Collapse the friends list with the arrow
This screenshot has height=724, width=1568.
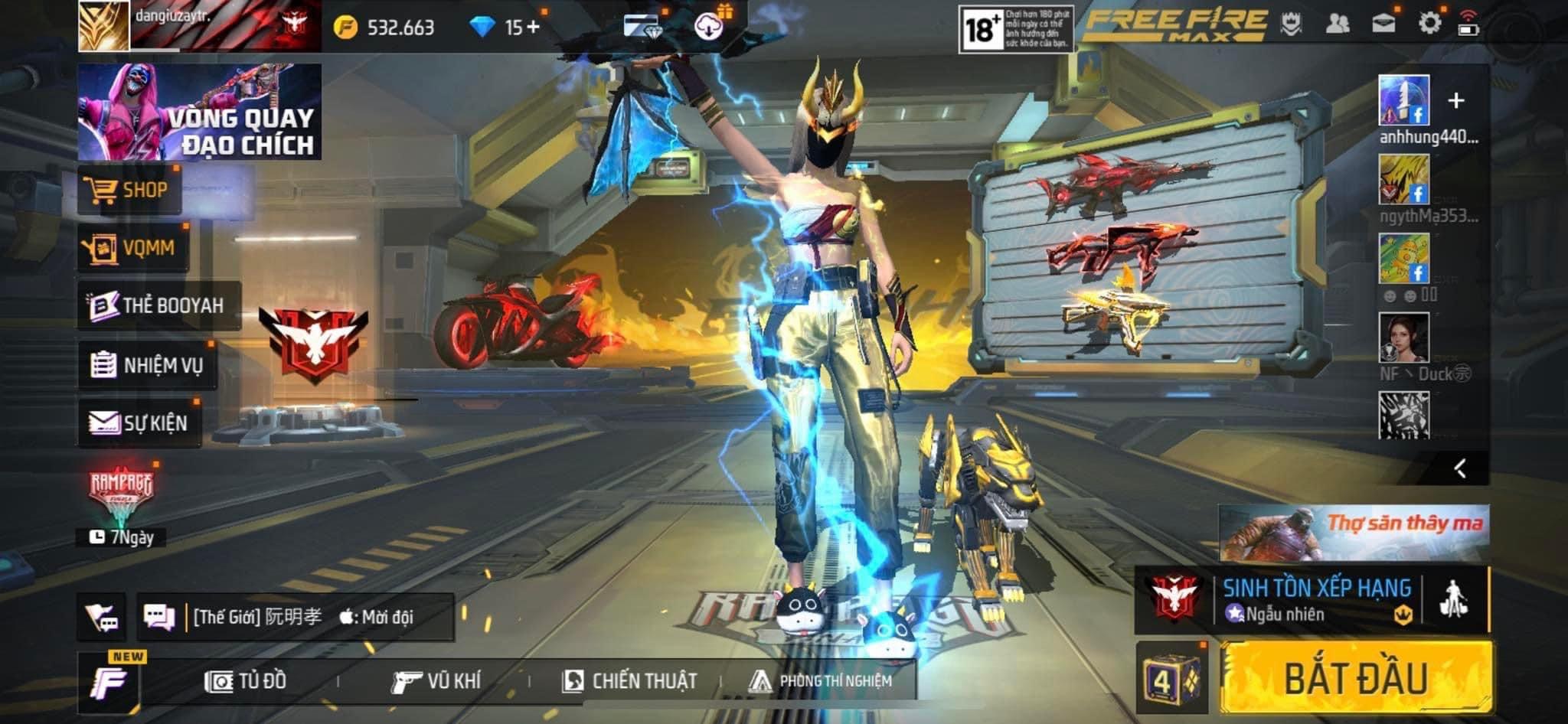coord(1460,468)
